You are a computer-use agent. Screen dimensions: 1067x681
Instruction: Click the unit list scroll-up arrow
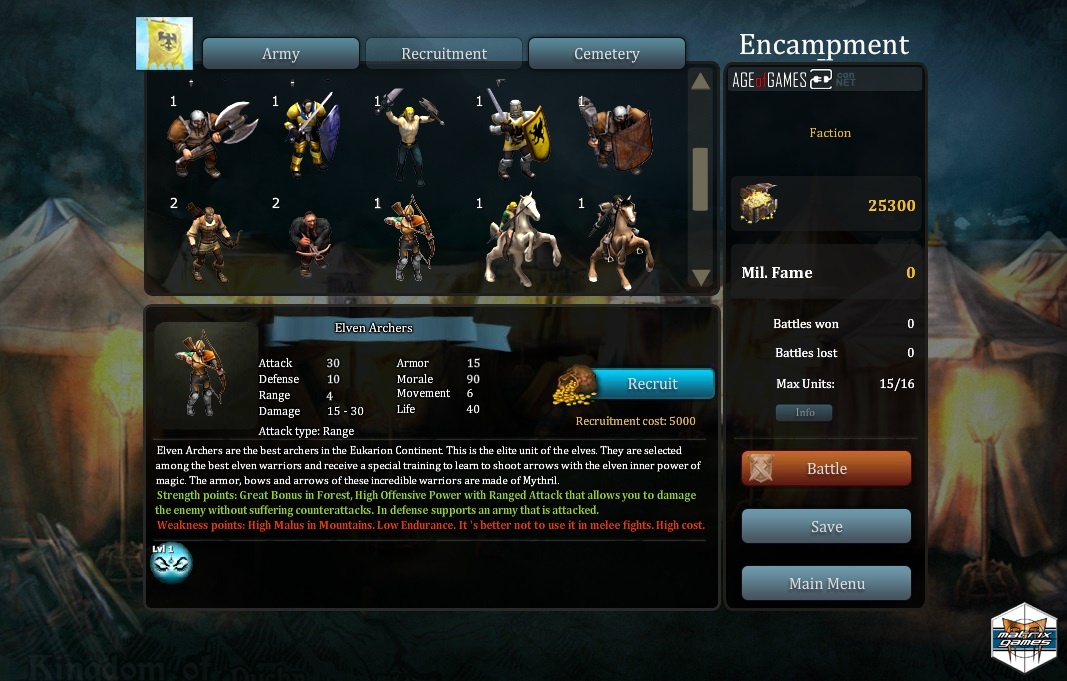click(x=700, y=81)
